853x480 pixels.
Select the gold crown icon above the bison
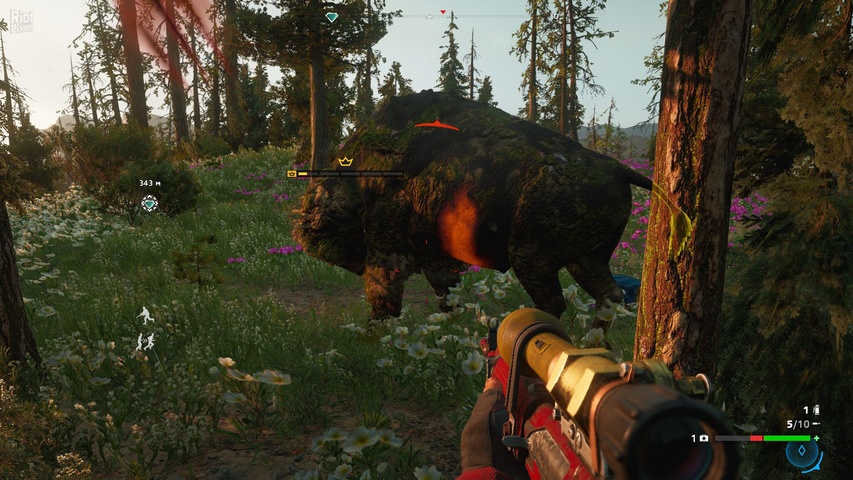pyautogui.click(x=345, y=161)
